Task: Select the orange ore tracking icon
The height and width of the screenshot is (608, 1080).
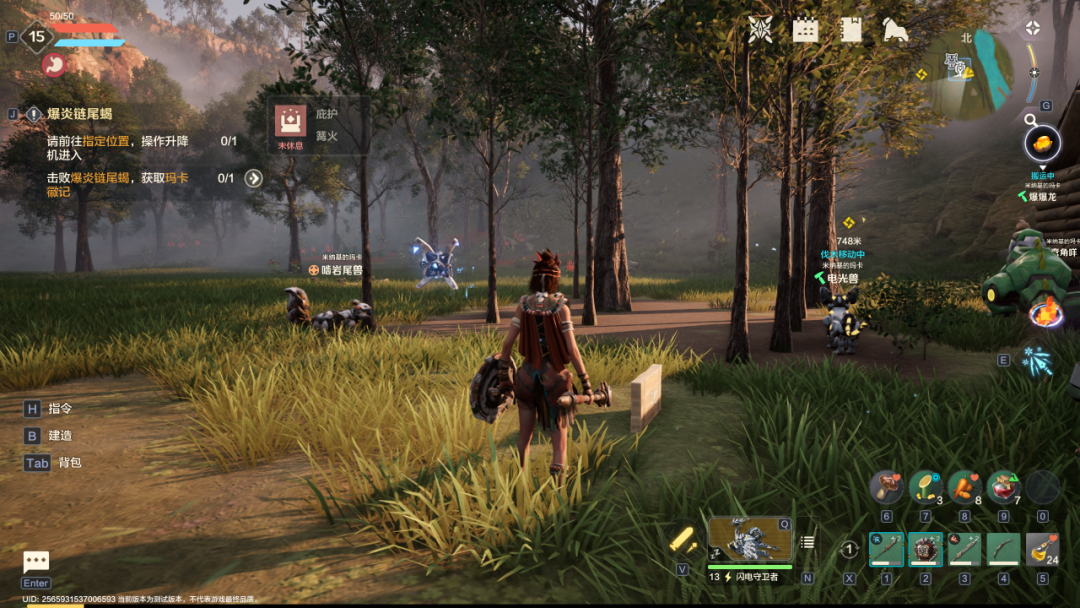Action: [x=1042, y=143]
